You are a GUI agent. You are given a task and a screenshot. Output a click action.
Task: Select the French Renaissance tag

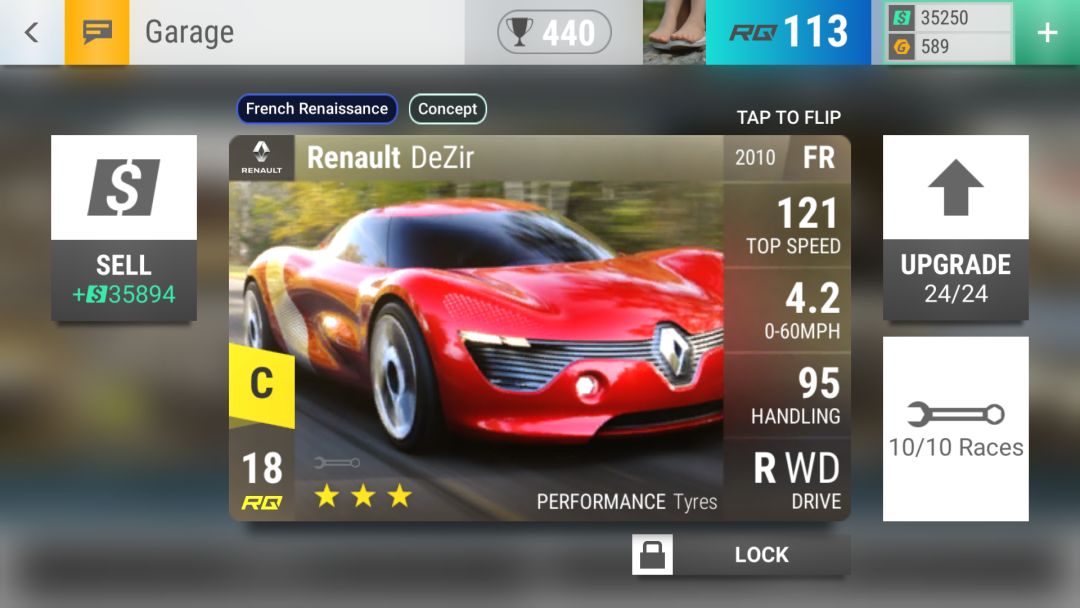tap(317, 109)
